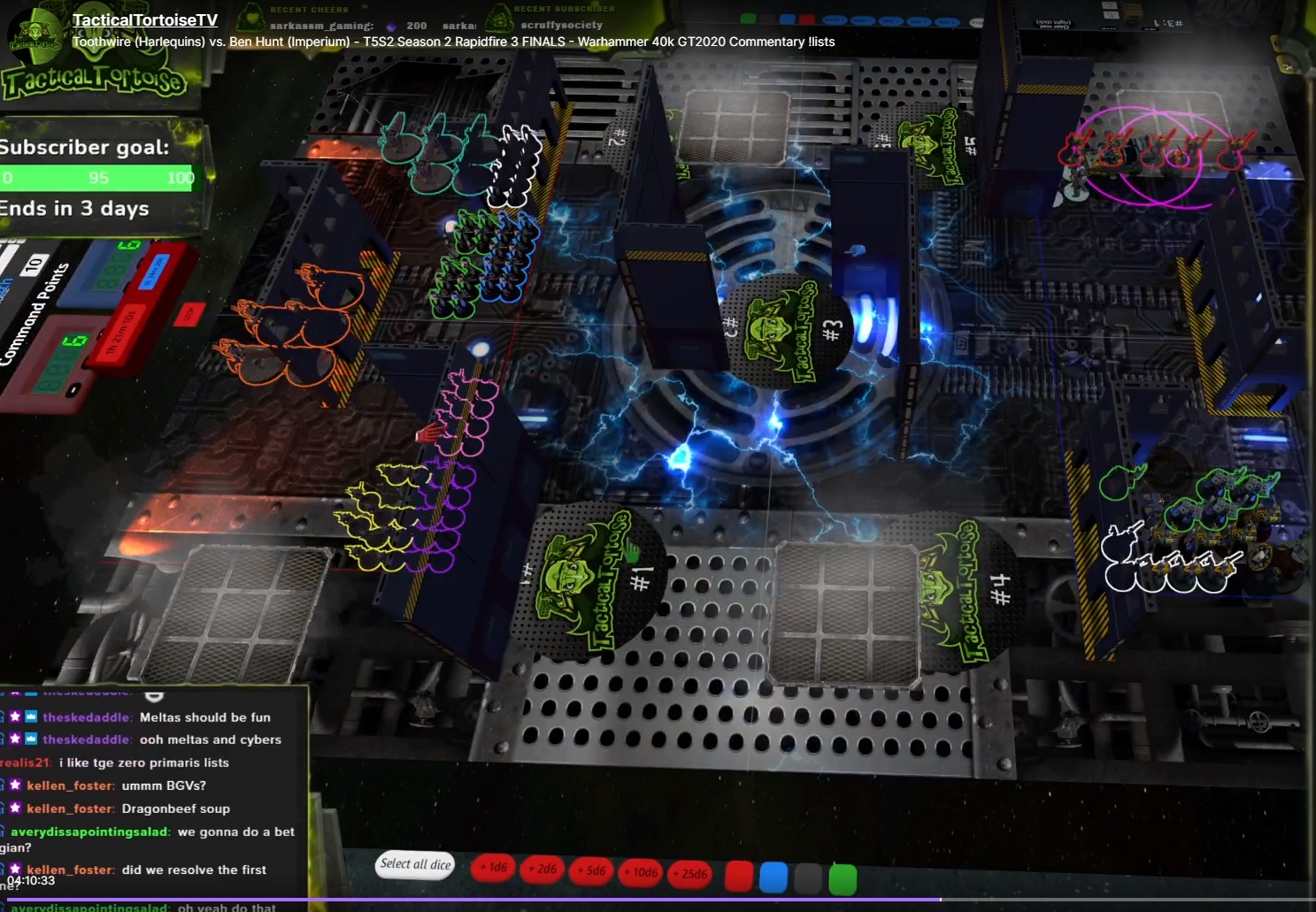
Task: Choose the dark gray dice color swatch
Action: [808, 878]
